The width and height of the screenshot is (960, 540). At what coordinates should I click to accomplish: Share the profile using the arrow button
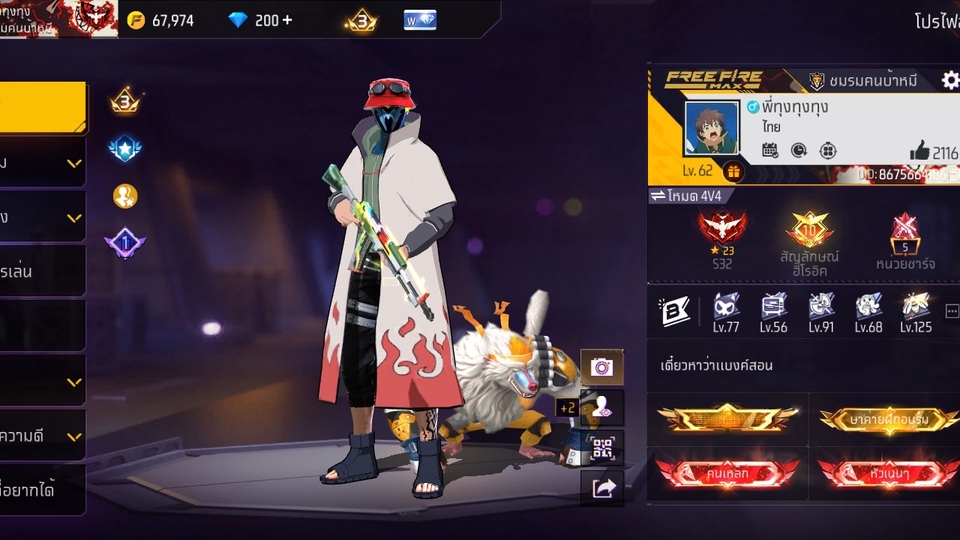pyautogui.click(x=602, y=488)
